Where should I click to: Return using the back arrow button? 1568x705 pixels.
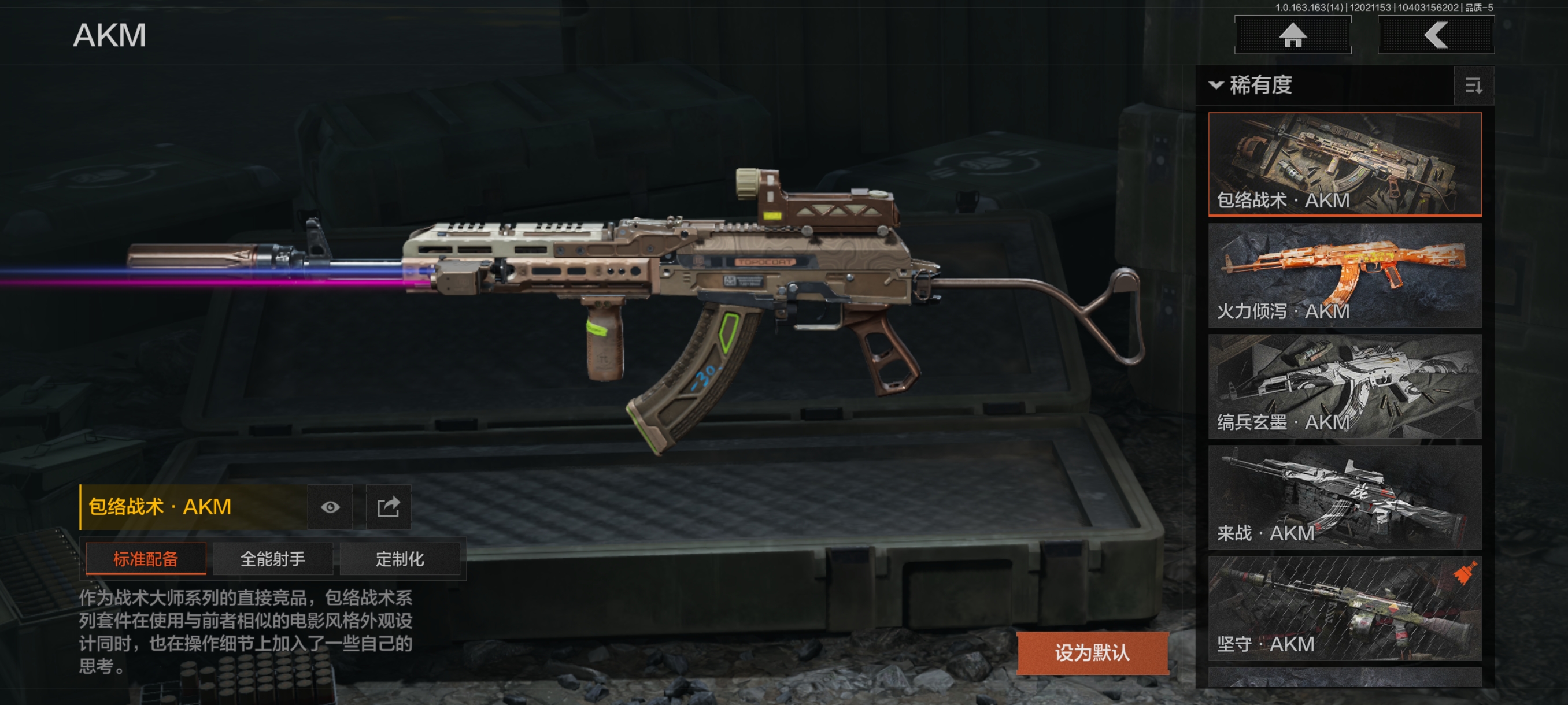1435,35
